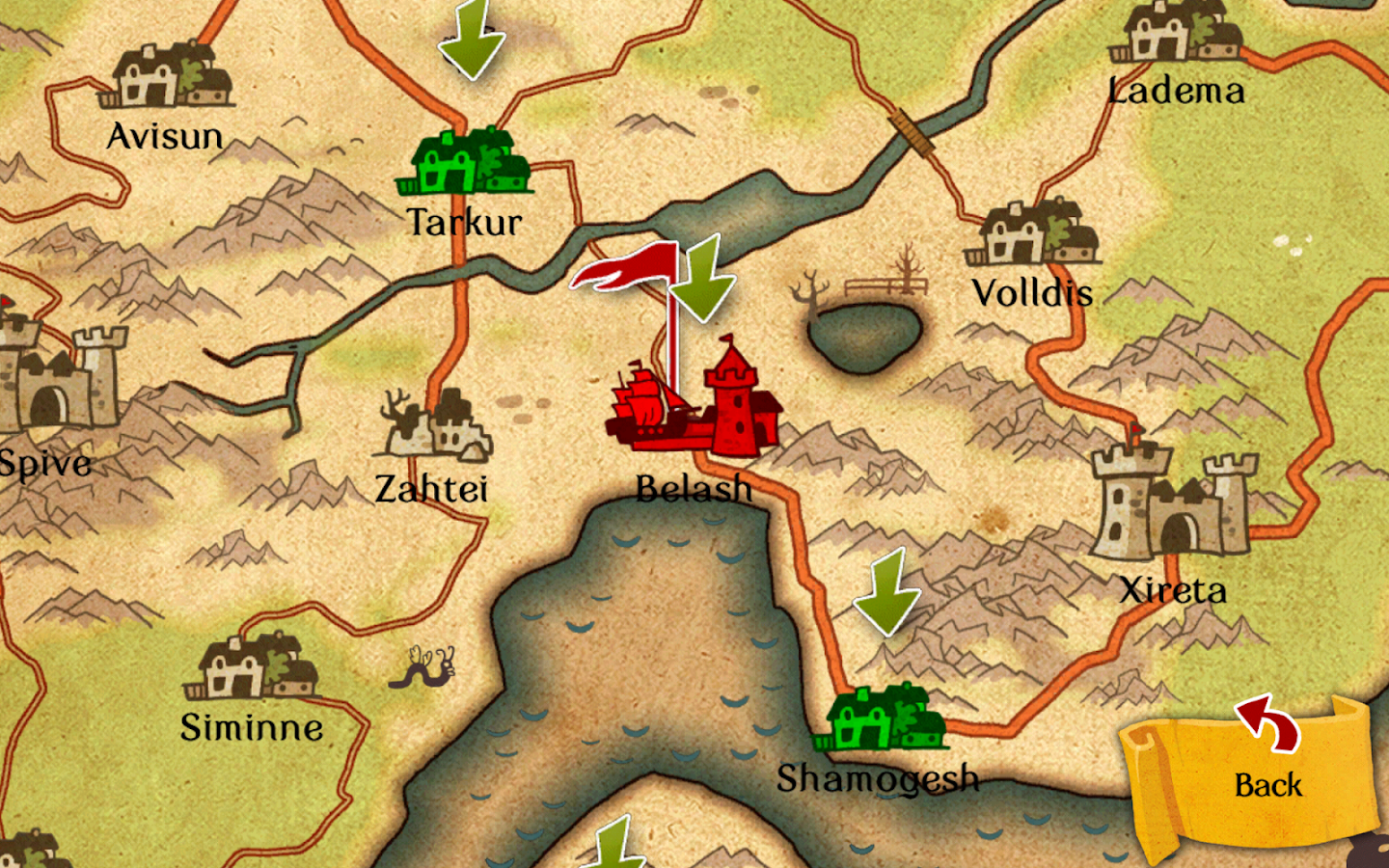Choose the Zahtei ruins location

click(x=436, y=426)
